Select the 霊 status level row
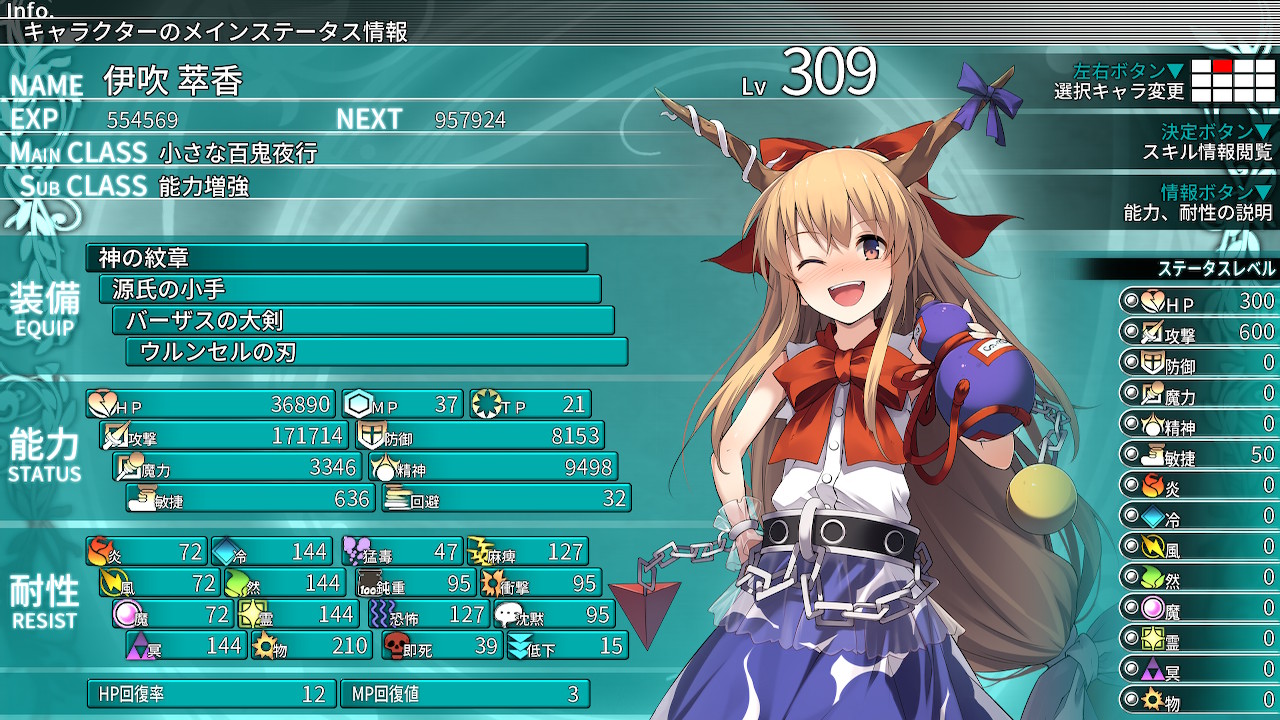Image resolution: width=1280 pixels, height=720 pixels. coord(1198,638)
